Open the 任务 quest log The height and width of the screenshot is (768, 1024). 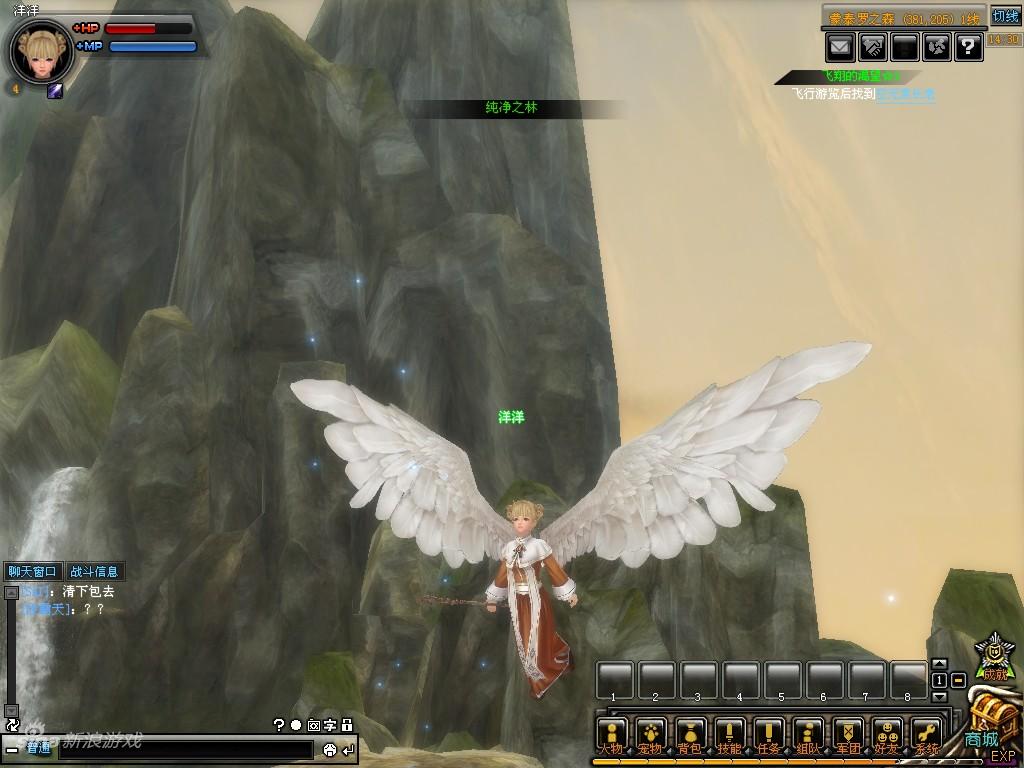(x=769, y=734)
